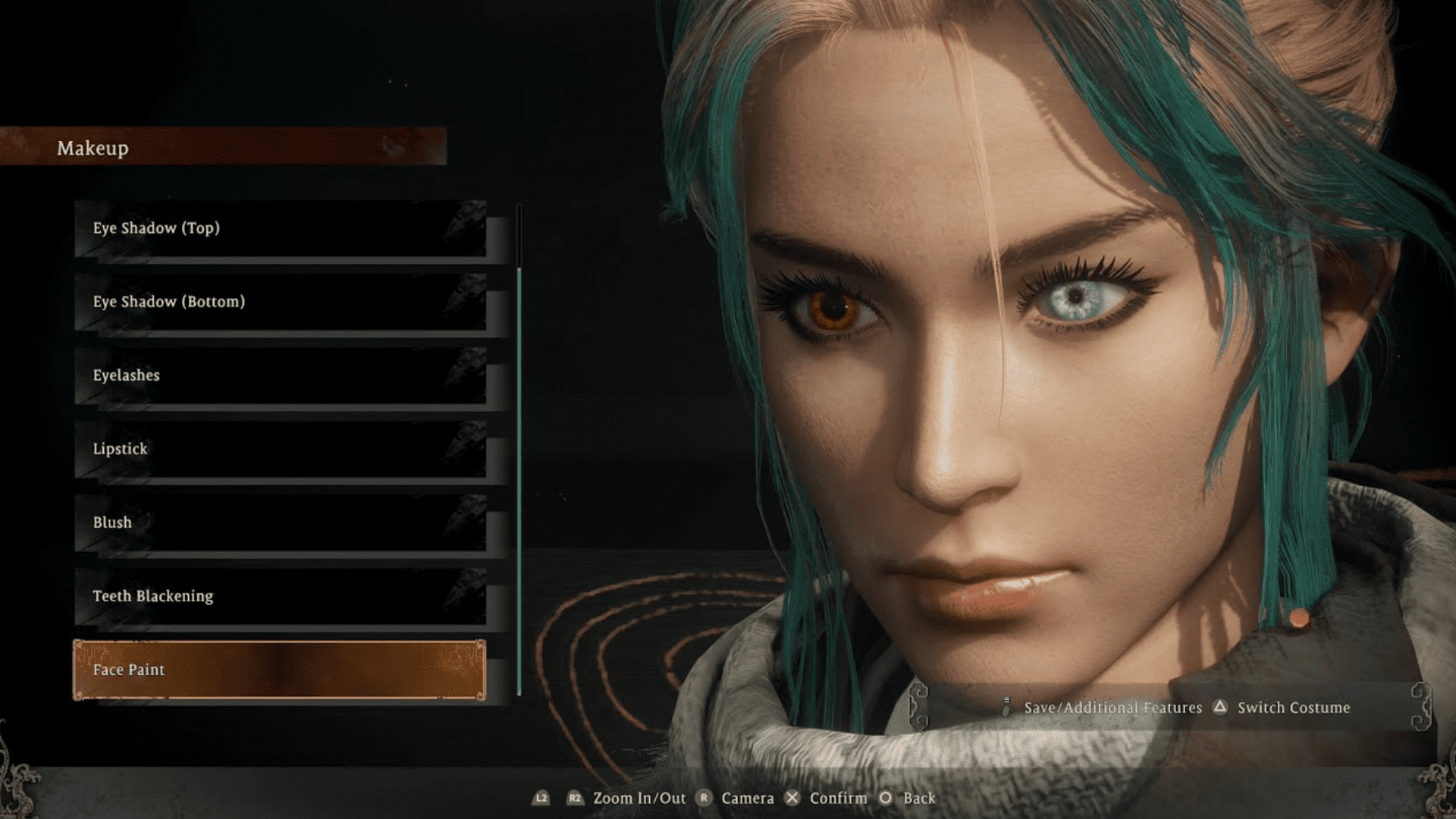This screenshot has width=1456, height=819.
Task: Select the Blush menu entry
Action: (281, 522)
